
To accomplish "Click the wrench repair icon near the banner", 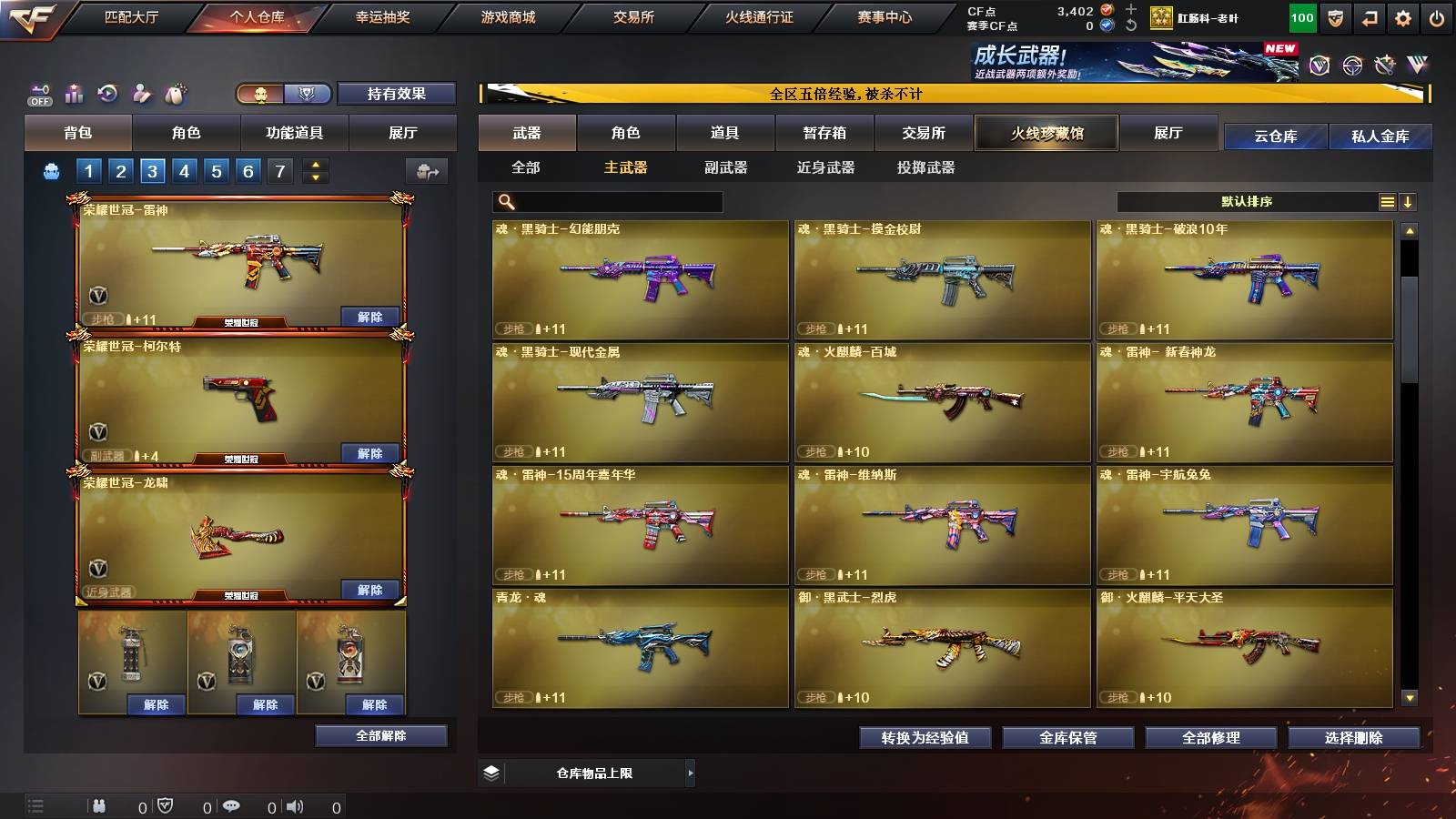I will 1384,66.
